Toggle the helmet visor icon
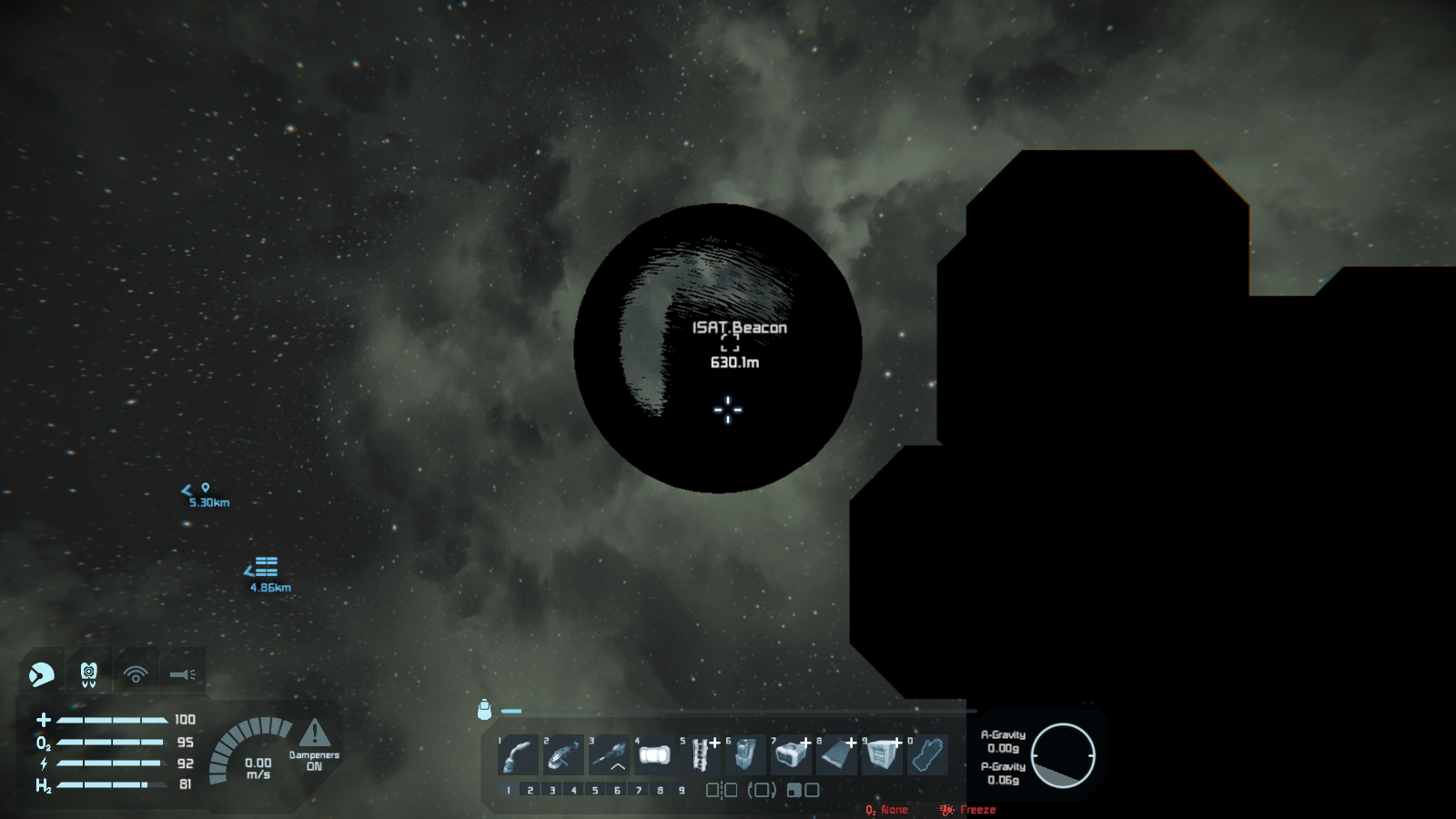This screenshot has height=819, width=1456. point(42,674)
